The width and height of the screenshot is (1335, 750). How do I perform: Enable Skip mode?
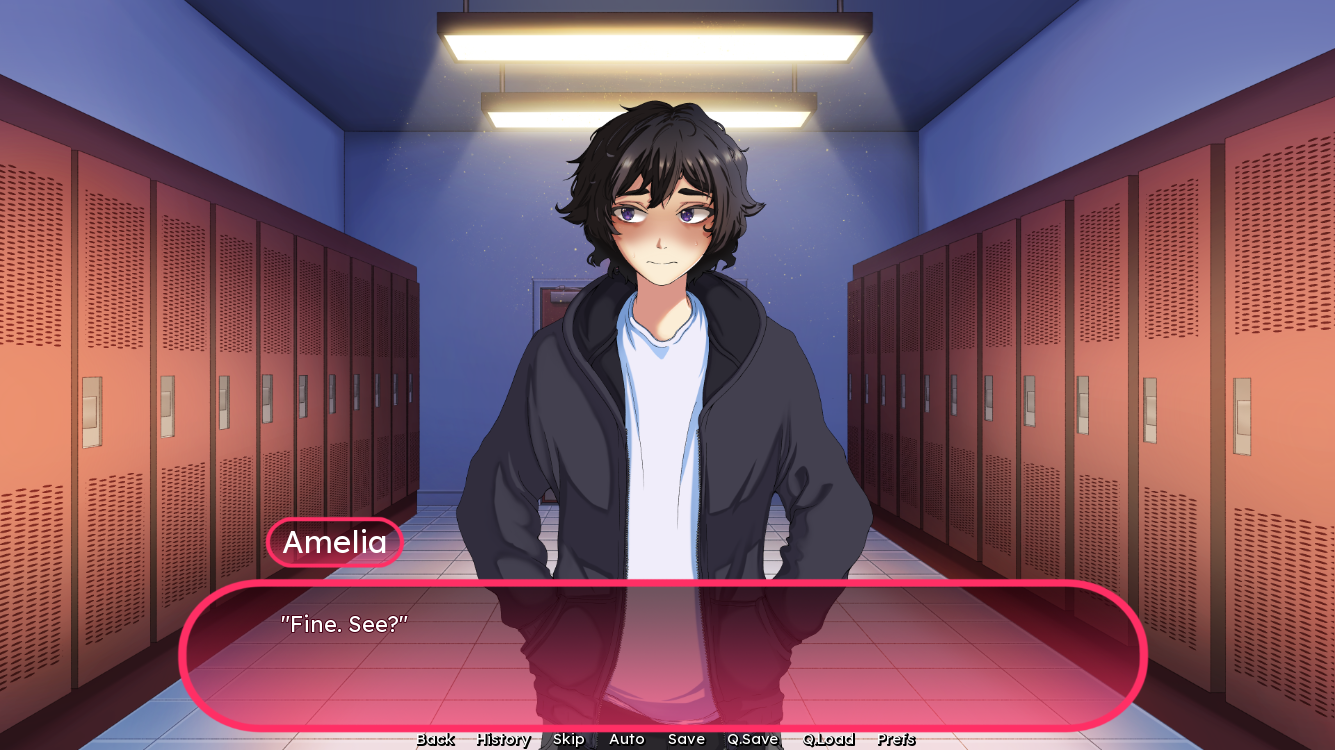point(567,740)
